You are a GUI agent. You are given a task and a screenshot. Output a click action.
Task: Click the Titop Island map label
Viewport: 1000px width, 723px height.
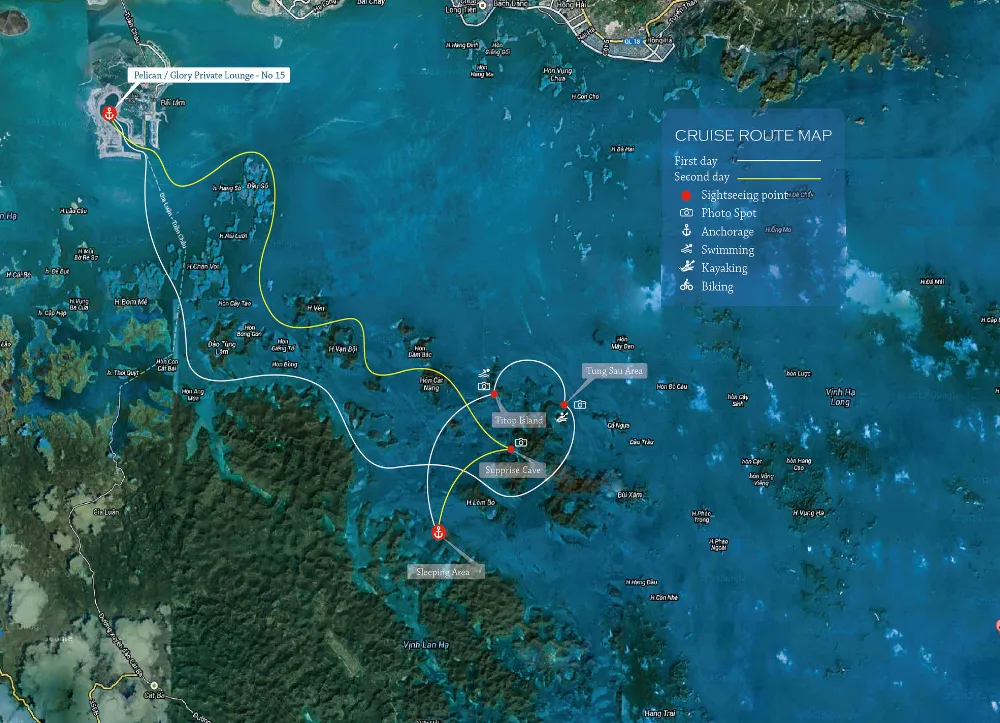coord(519,421)
